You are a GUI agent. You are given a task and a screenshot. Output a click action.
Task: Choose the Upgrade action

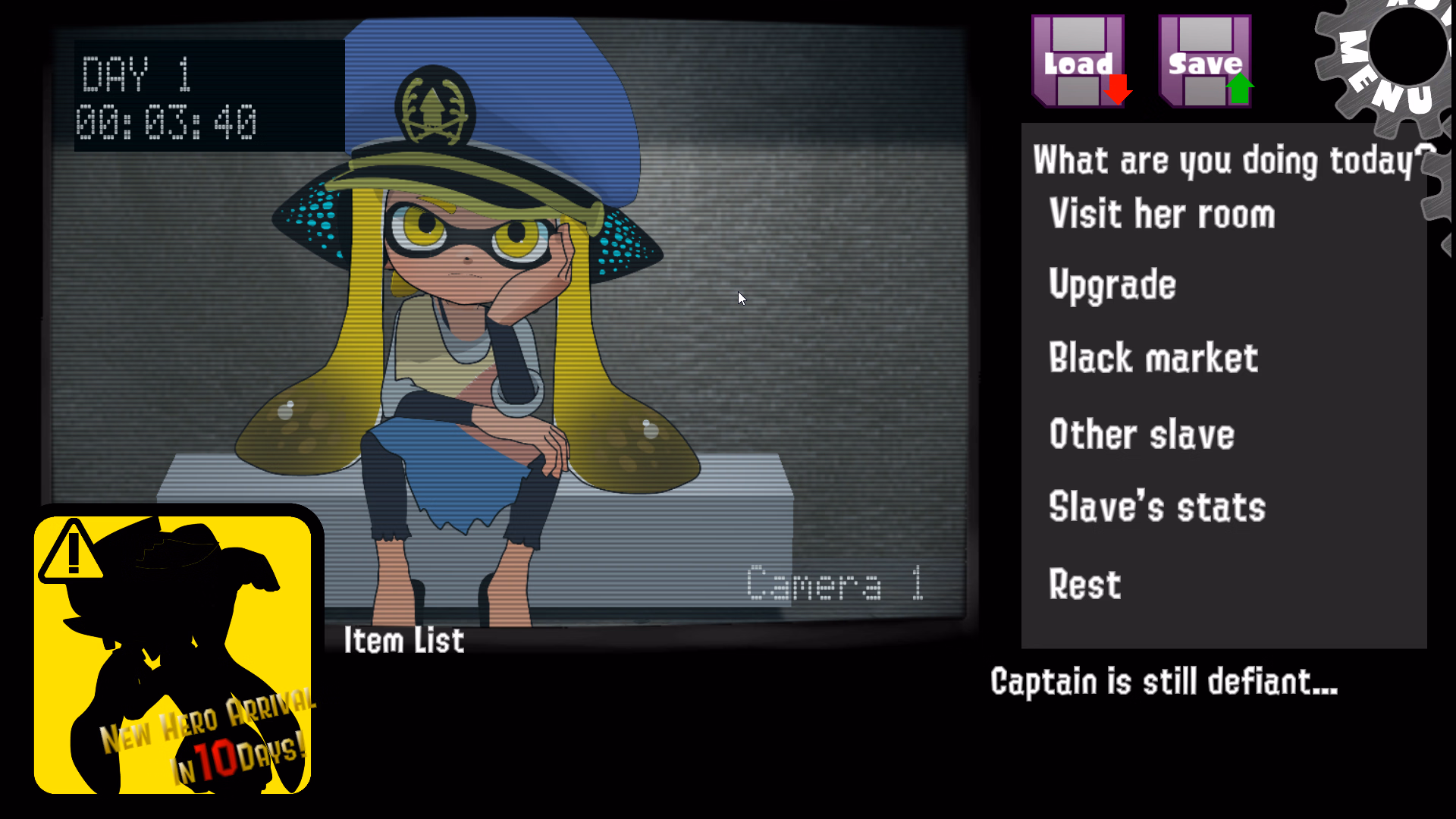pos(1112,284)
